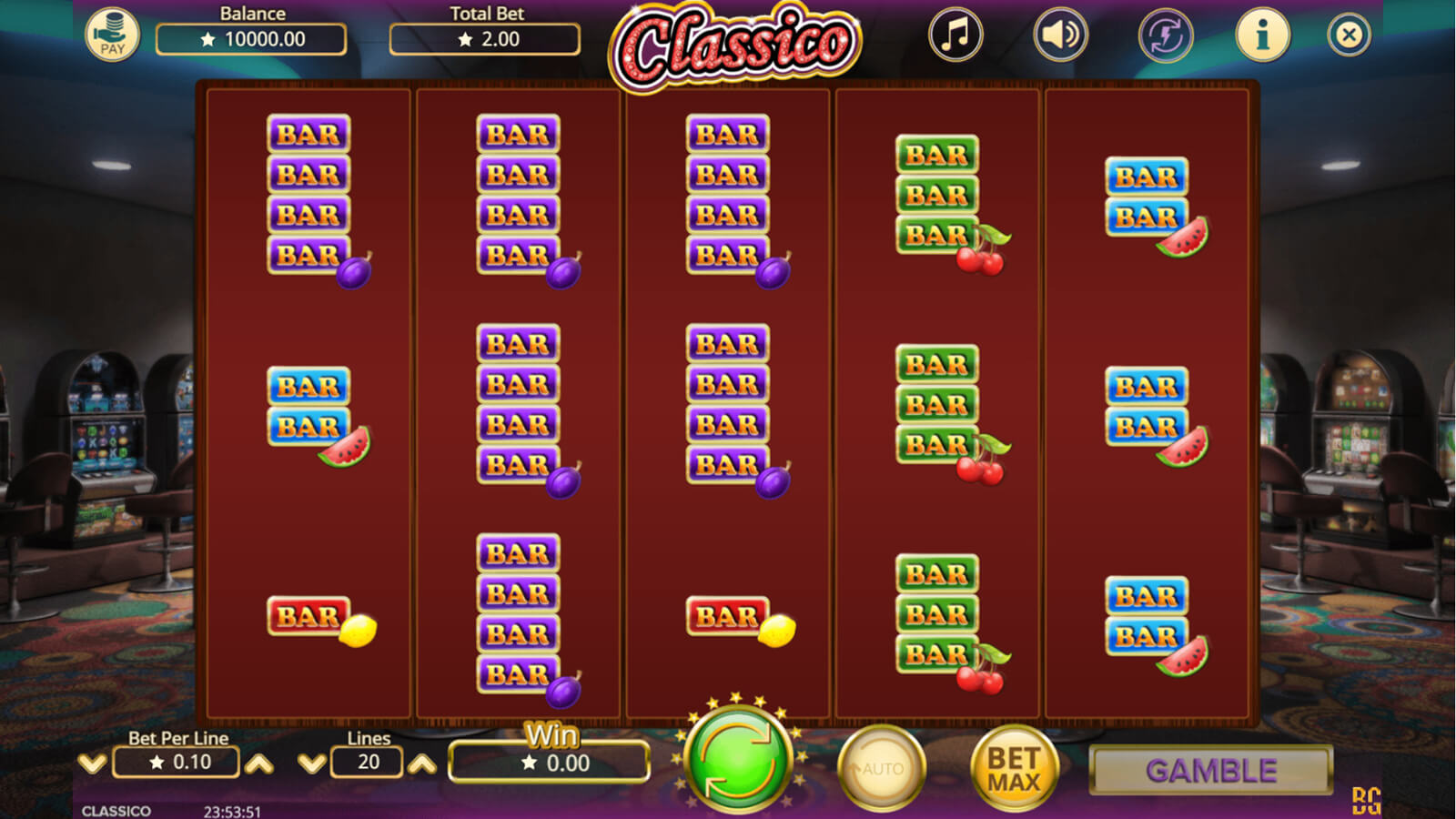This screenshot has height=819, width=1456.
Task: Activate the AUTO spin button
Action: click(880, 769)
